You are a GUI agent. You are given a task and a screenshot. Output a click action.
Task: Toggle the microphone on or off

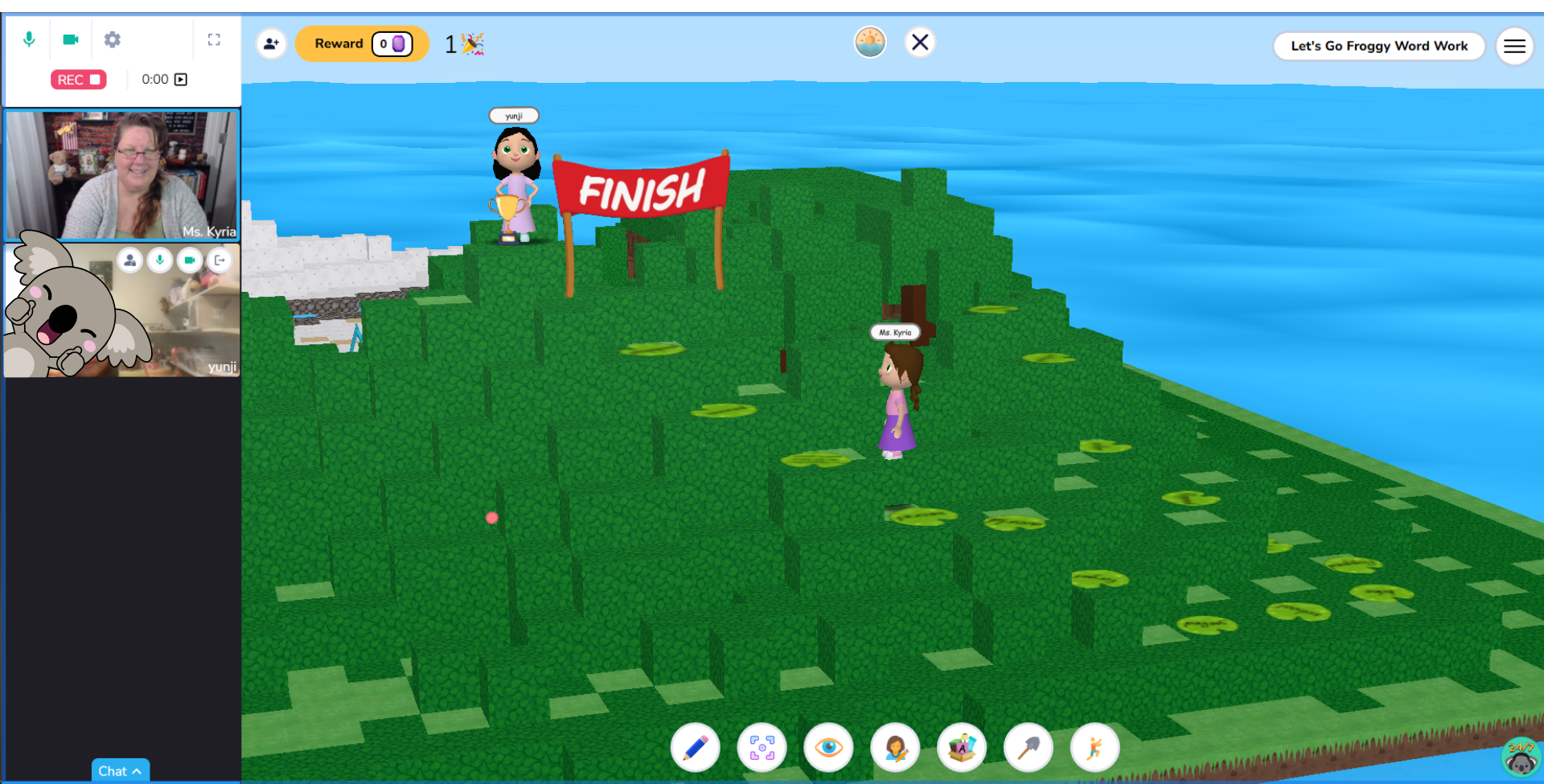pyautogui.click(x=30, y=39)
